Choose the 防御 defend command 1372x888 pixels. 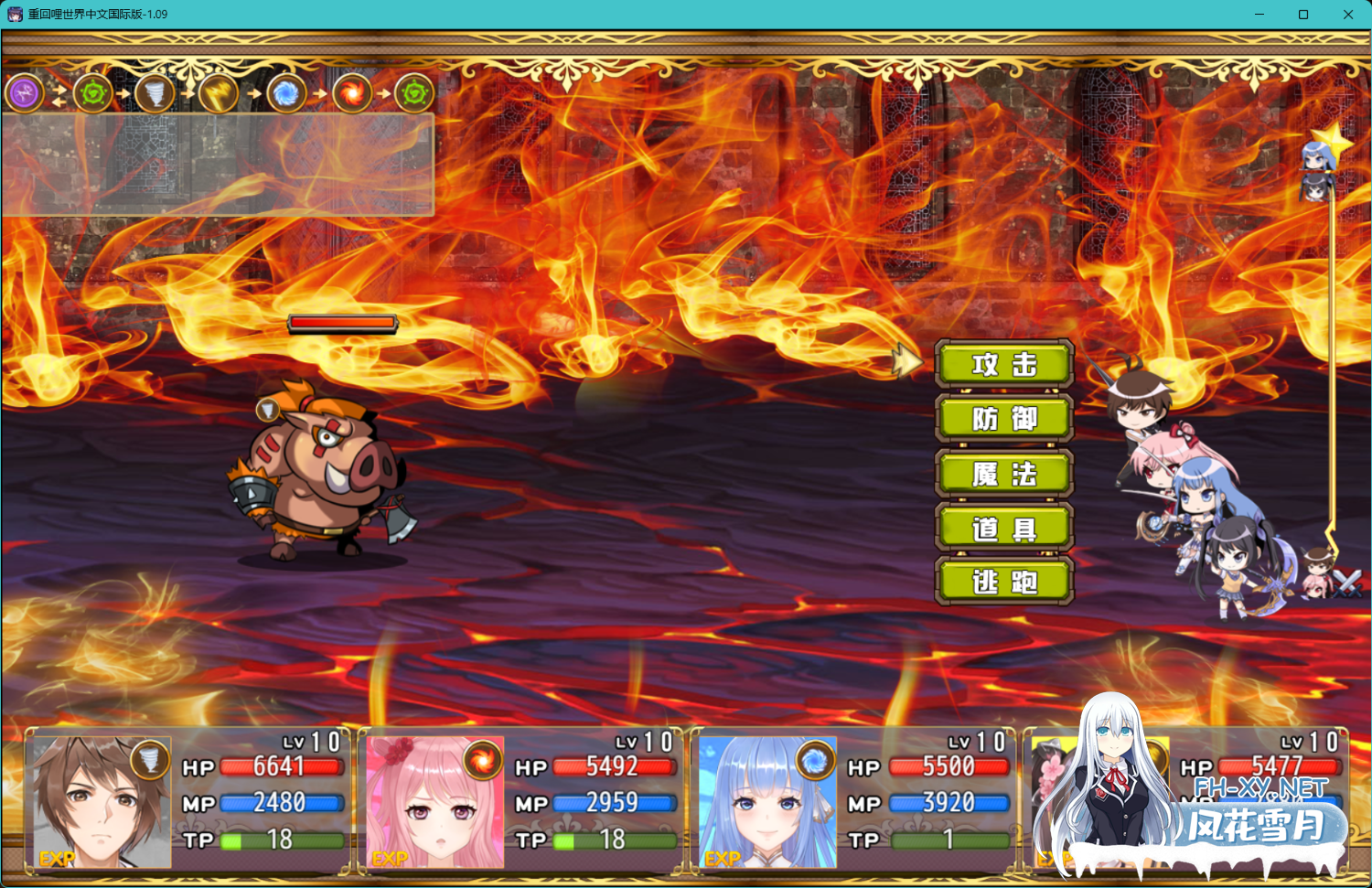pyautogui.click(x=1003, y=419)
